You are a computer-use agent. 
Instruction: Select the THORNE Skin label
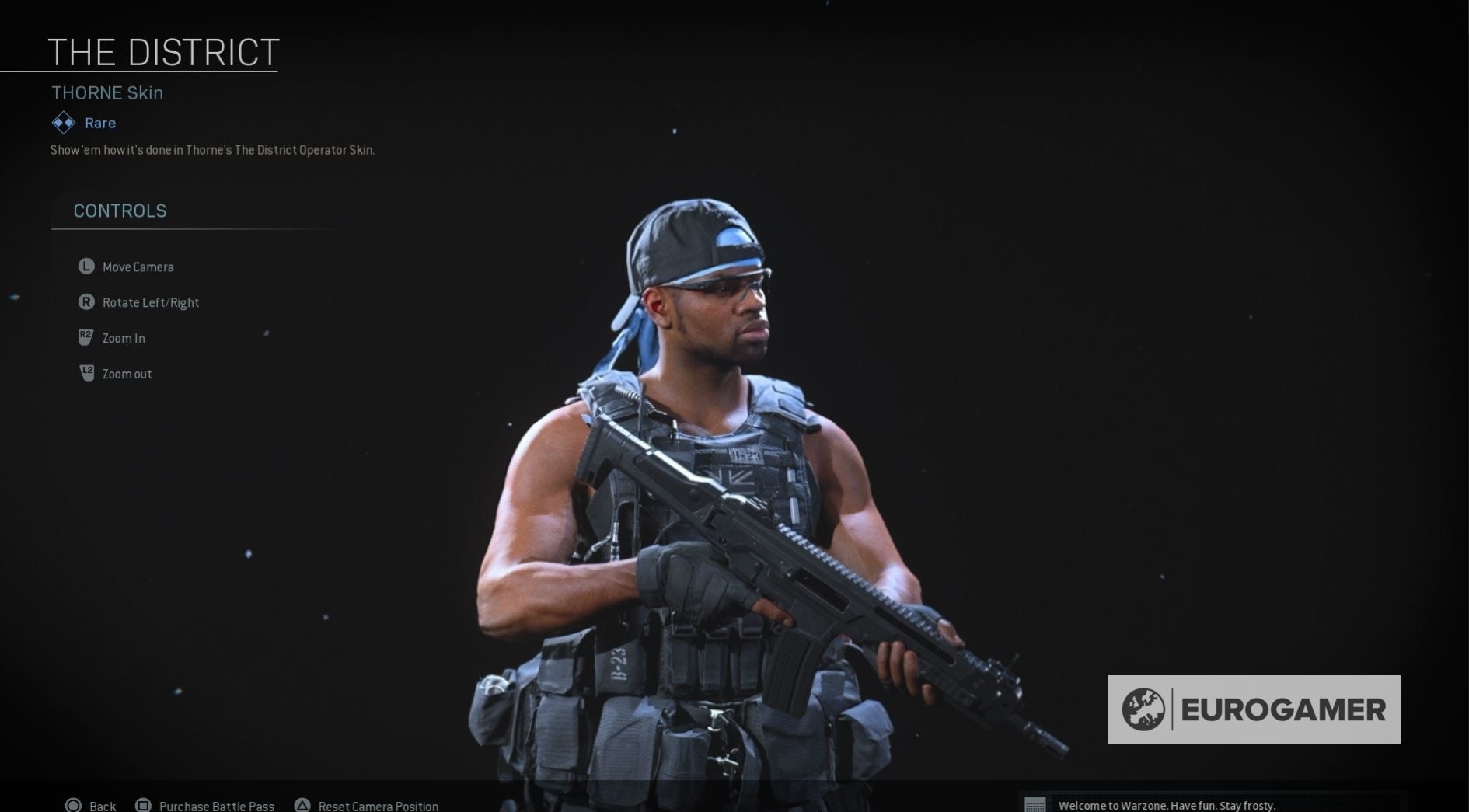pos(107,92)
